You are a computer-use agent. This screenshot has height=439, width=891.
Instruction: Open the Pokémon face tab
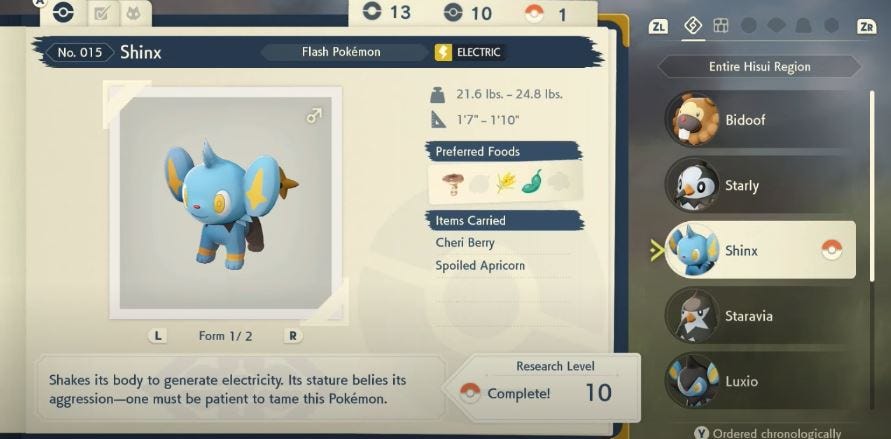click(133, 14)
